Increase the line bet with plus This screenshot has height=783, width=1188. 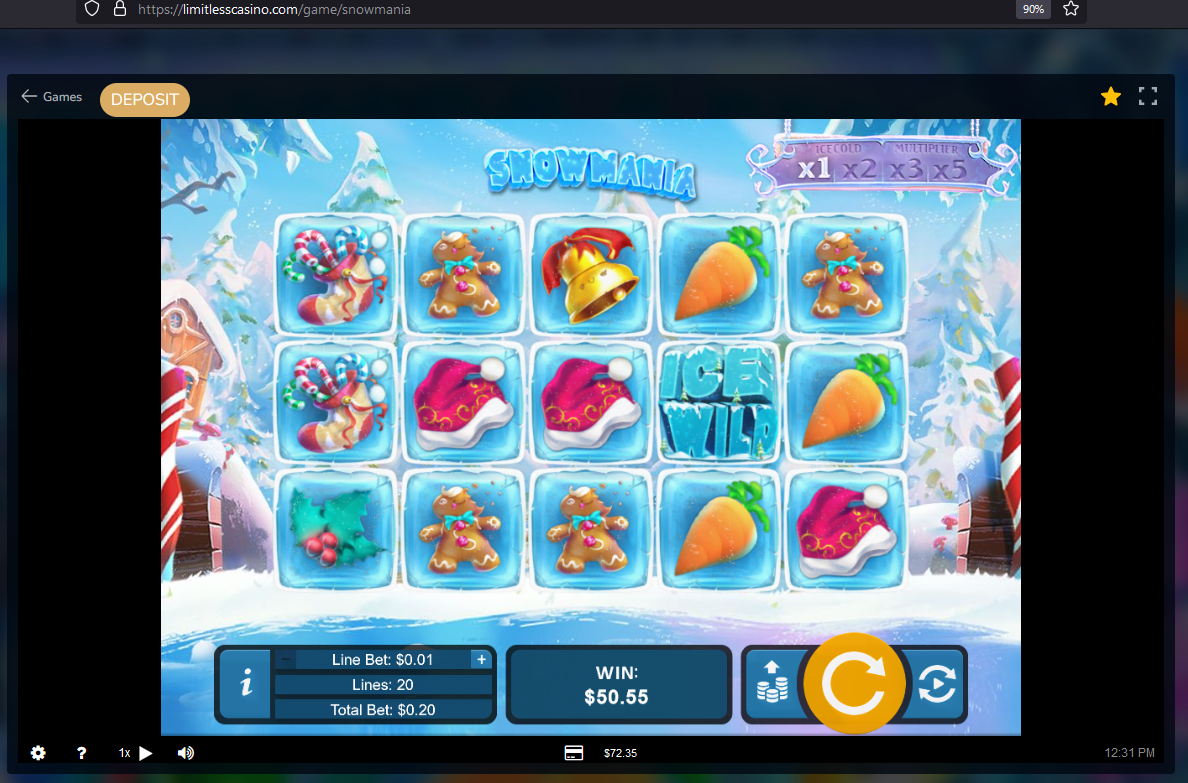point(481,659)
